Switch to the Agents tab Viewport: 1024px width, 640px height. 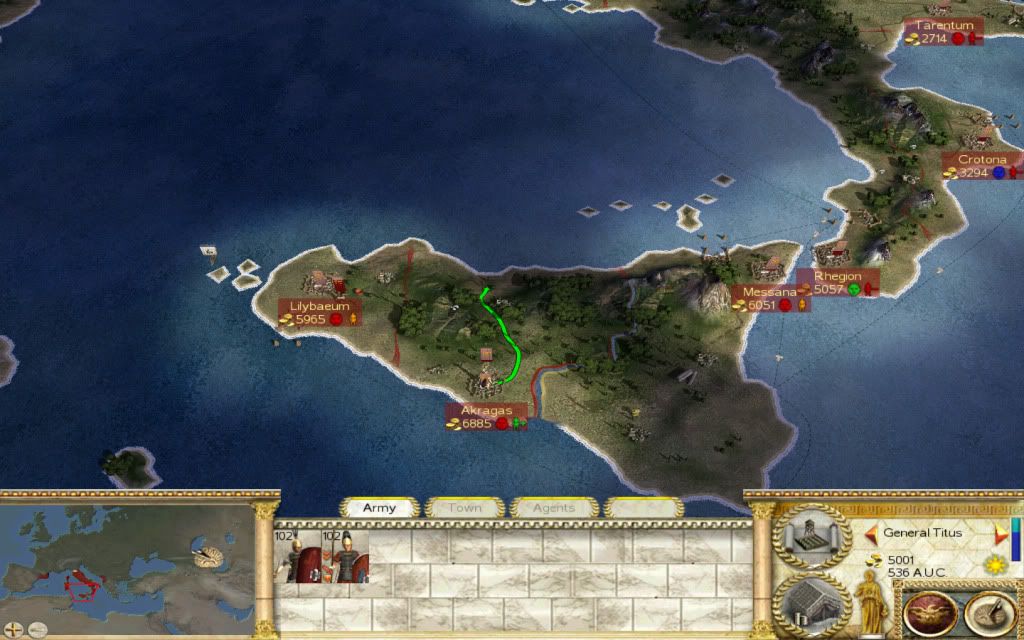pyautogui.click(x=553, y=508)
